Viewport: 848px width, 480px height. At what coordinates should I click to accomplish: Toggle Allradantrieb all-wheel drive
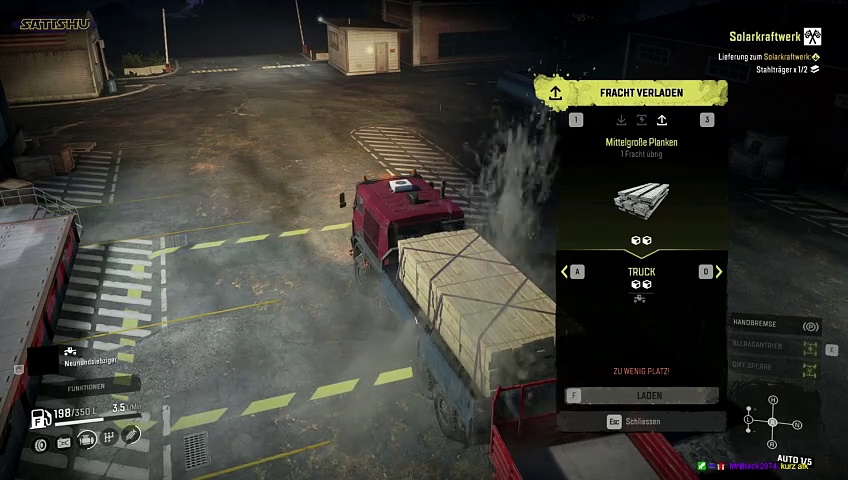[776, 347]
